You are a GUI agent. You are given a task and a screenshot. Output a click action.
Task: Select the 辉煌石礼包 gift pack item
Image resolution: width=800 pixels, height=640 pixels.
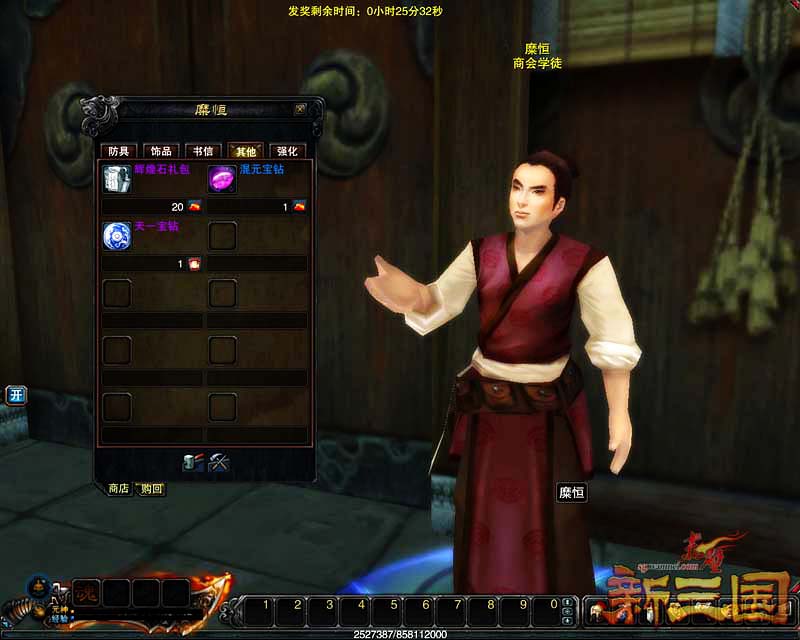(x=116, y=179)
